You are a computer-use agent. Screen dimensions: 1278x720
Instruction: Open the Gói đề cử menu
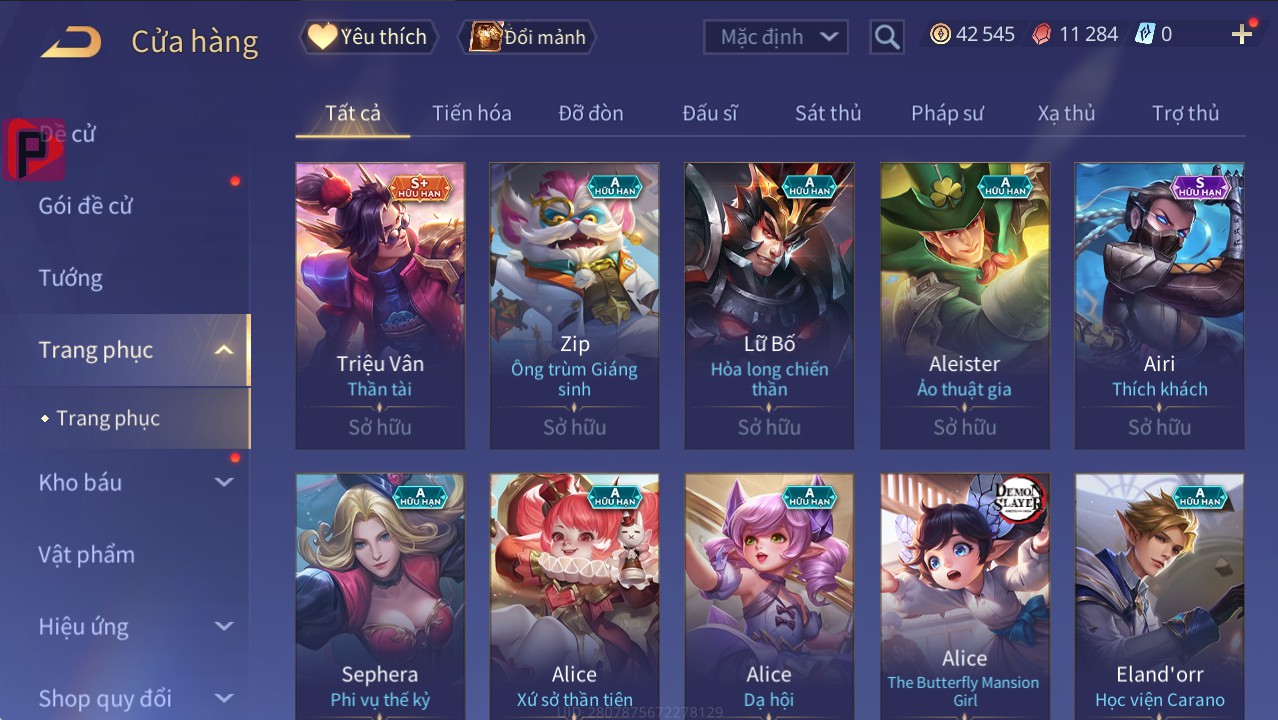[x=86, y=206]
